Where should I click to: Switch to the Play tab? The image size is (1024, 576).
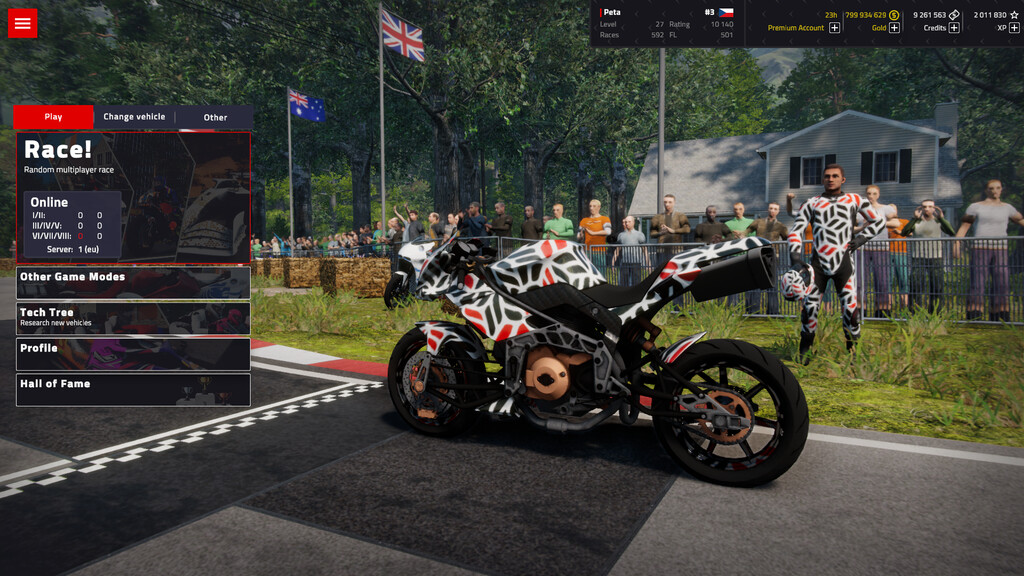point(53,117)
